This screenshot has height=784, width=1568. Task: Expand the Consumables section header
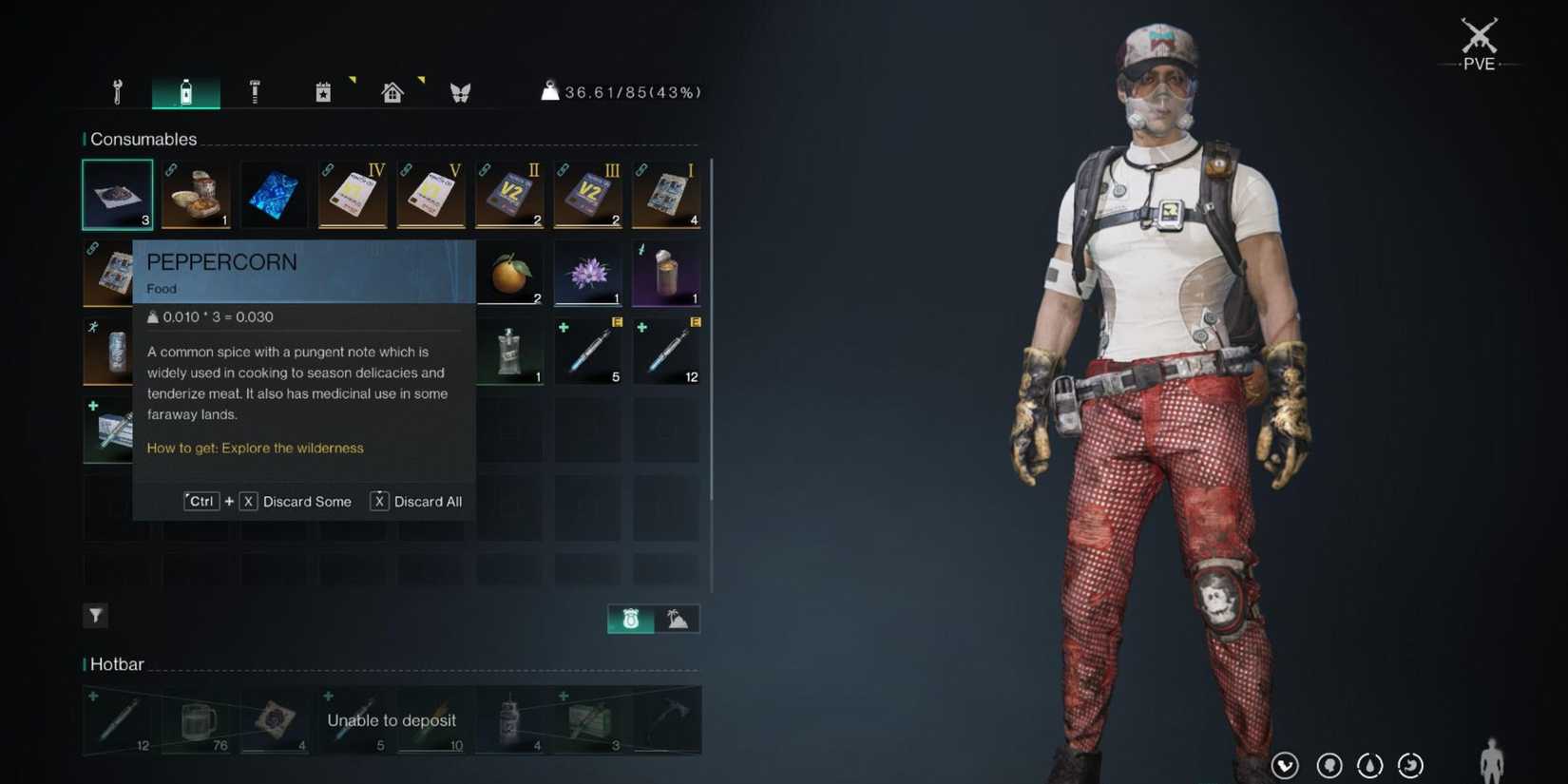pos(143,139)
